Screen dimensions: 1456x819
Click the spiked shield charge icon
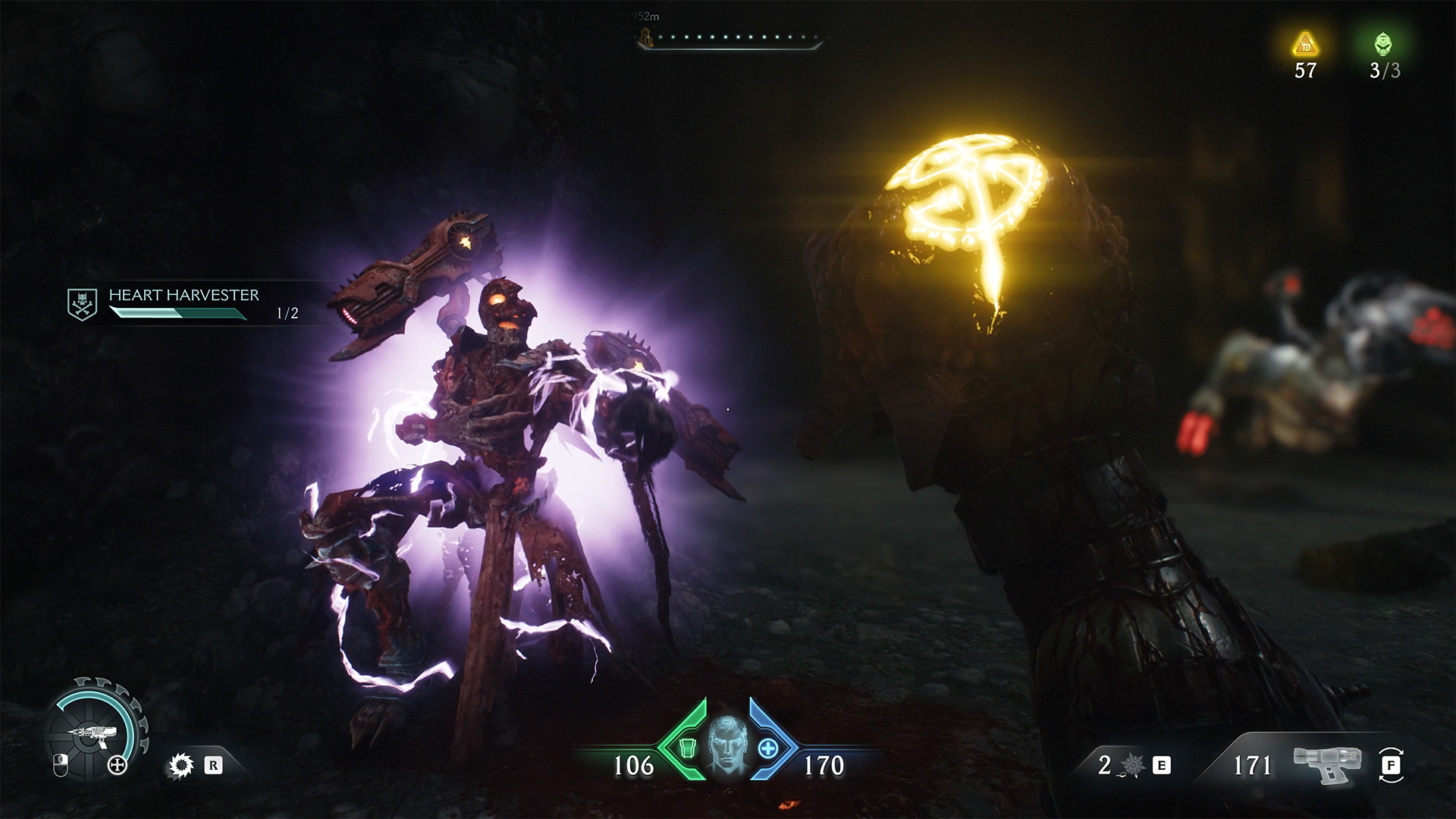point(1132,766)
